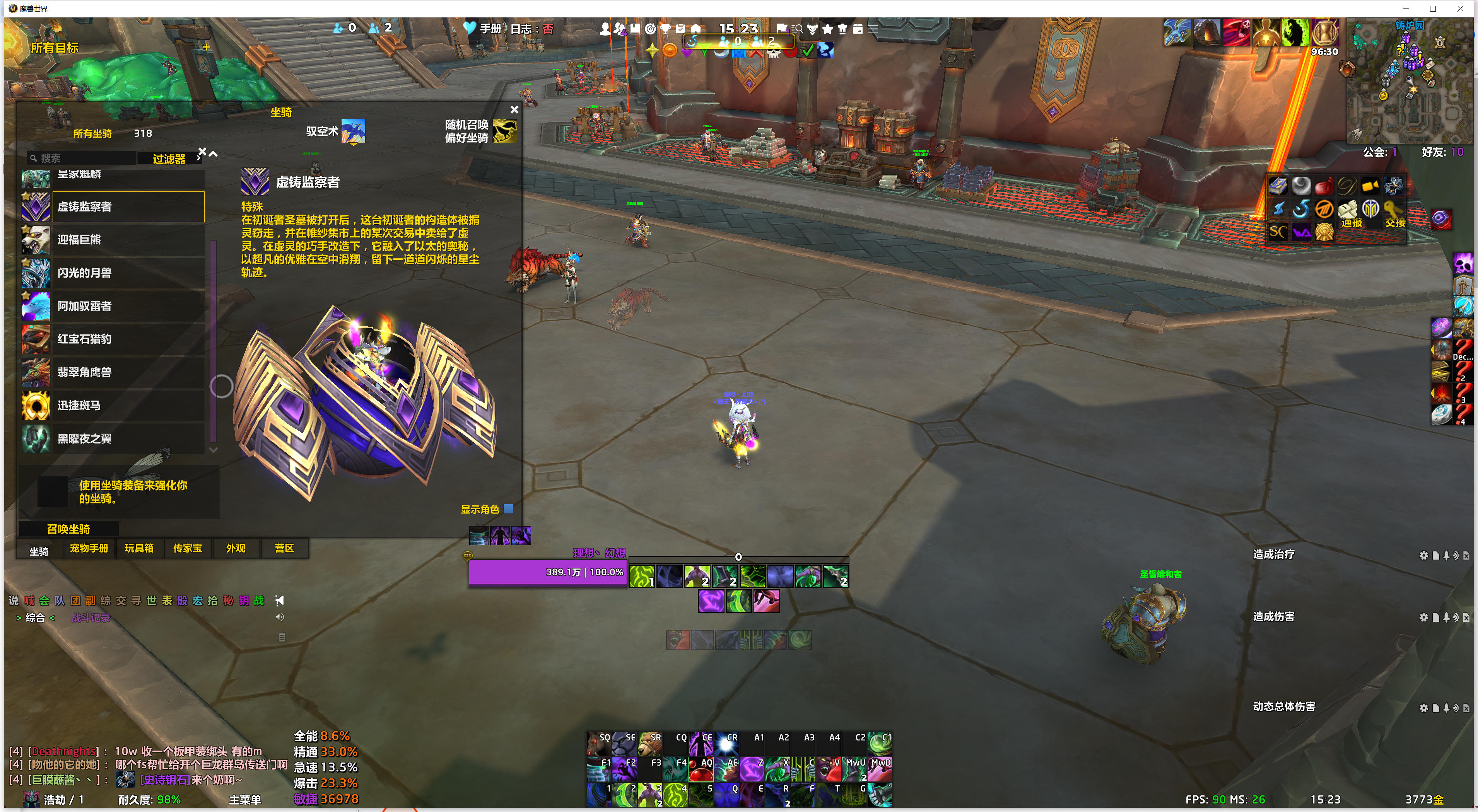Choose the 迅捷斑马 mount
The height and width of the screenshot is (812, 1478).
113,406
